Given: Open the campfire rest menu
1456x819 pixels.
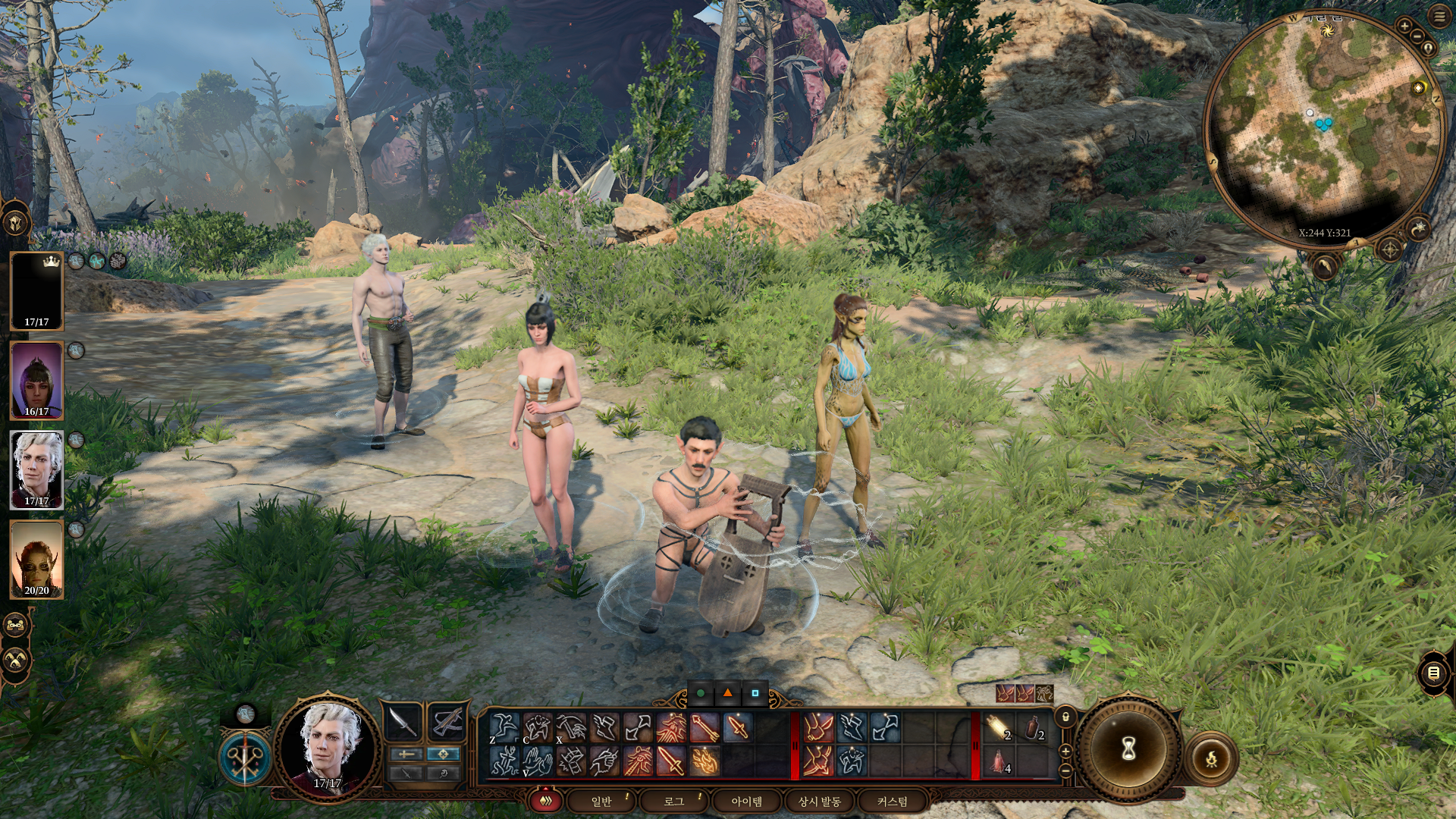Looking at the screenshot, I should tap(1211, 757).
